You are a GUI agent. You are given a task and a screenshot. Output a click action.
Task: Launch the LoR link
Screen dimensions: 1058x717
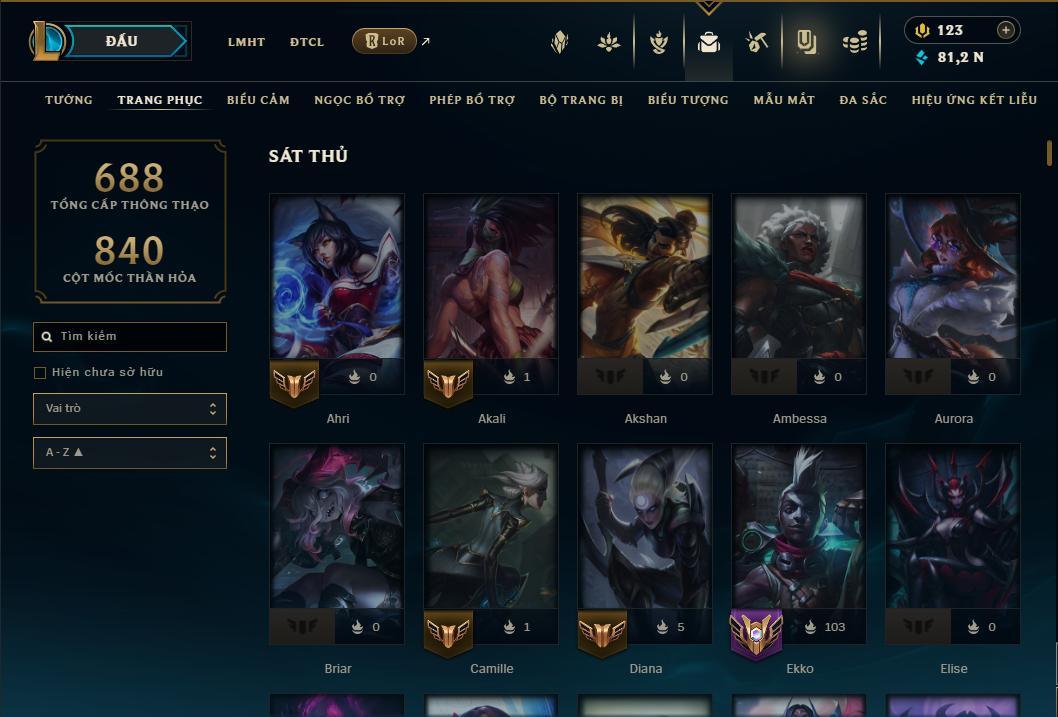[x=385, y=42]
